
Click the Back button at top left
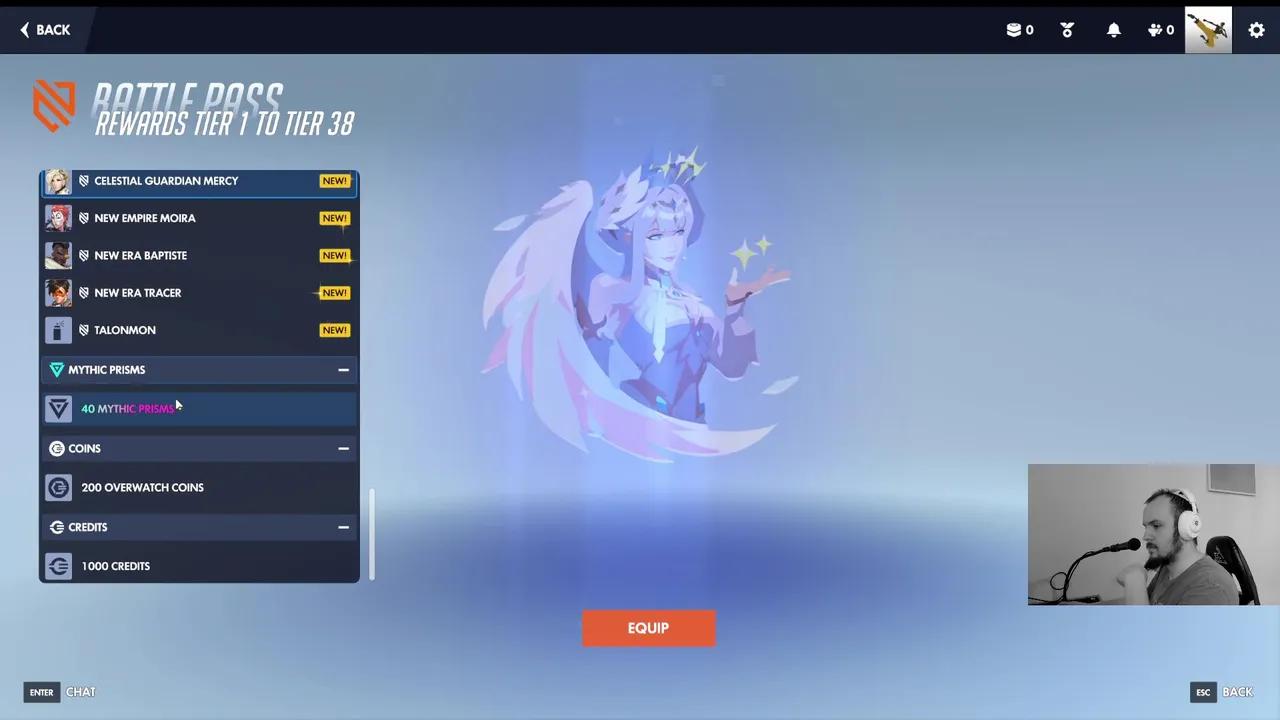45,29
